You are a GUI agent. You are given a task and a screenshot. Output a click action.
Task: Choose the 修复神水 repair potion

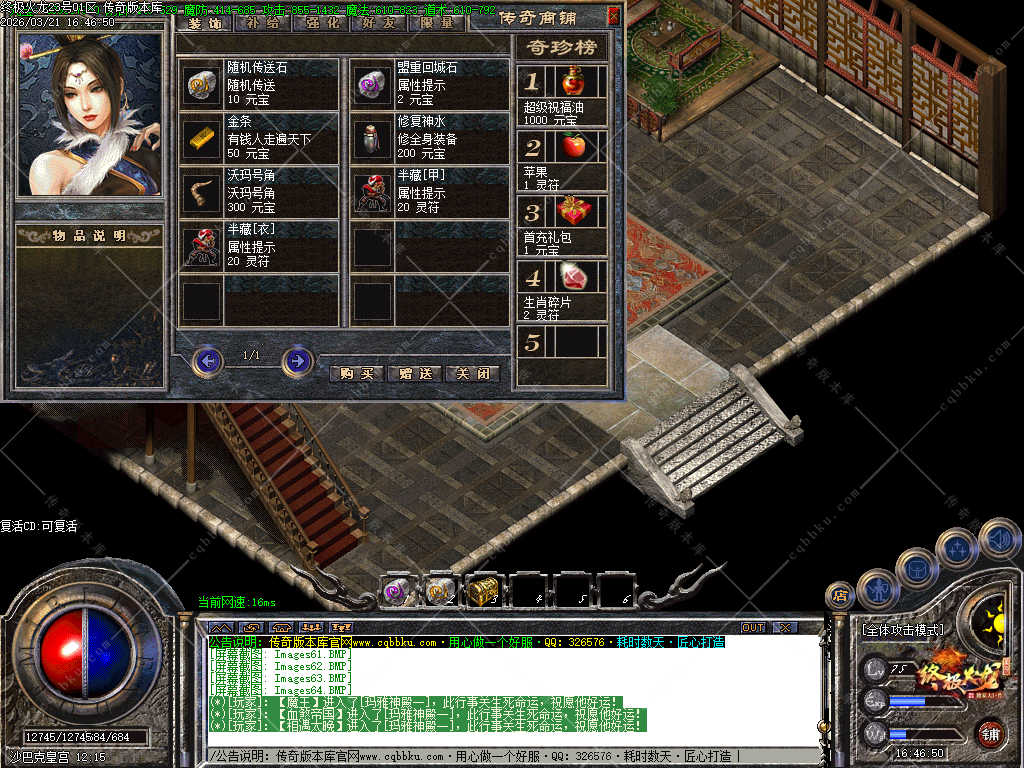pos(430,137)
